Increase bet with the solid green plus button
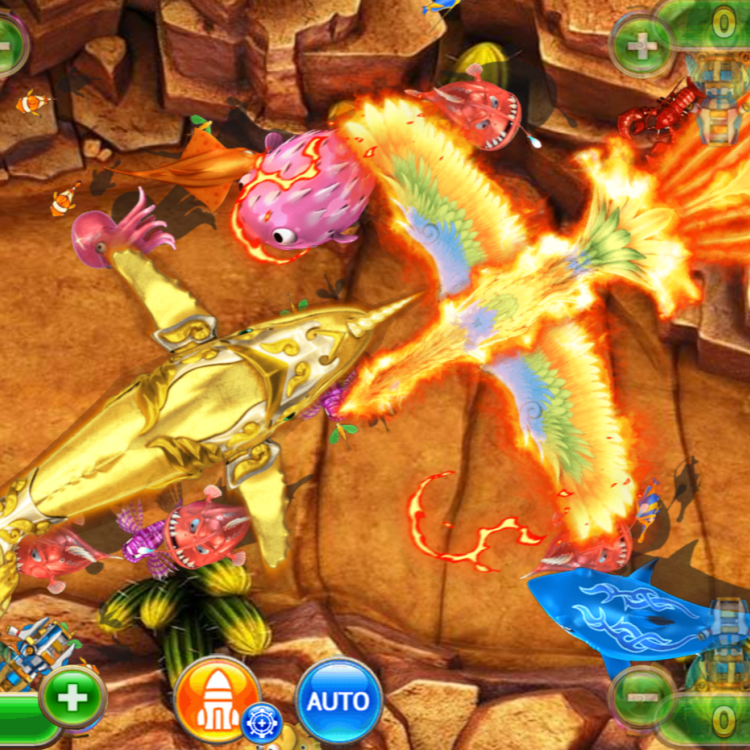Screen dimensions: 750x750 coord(73,696)
